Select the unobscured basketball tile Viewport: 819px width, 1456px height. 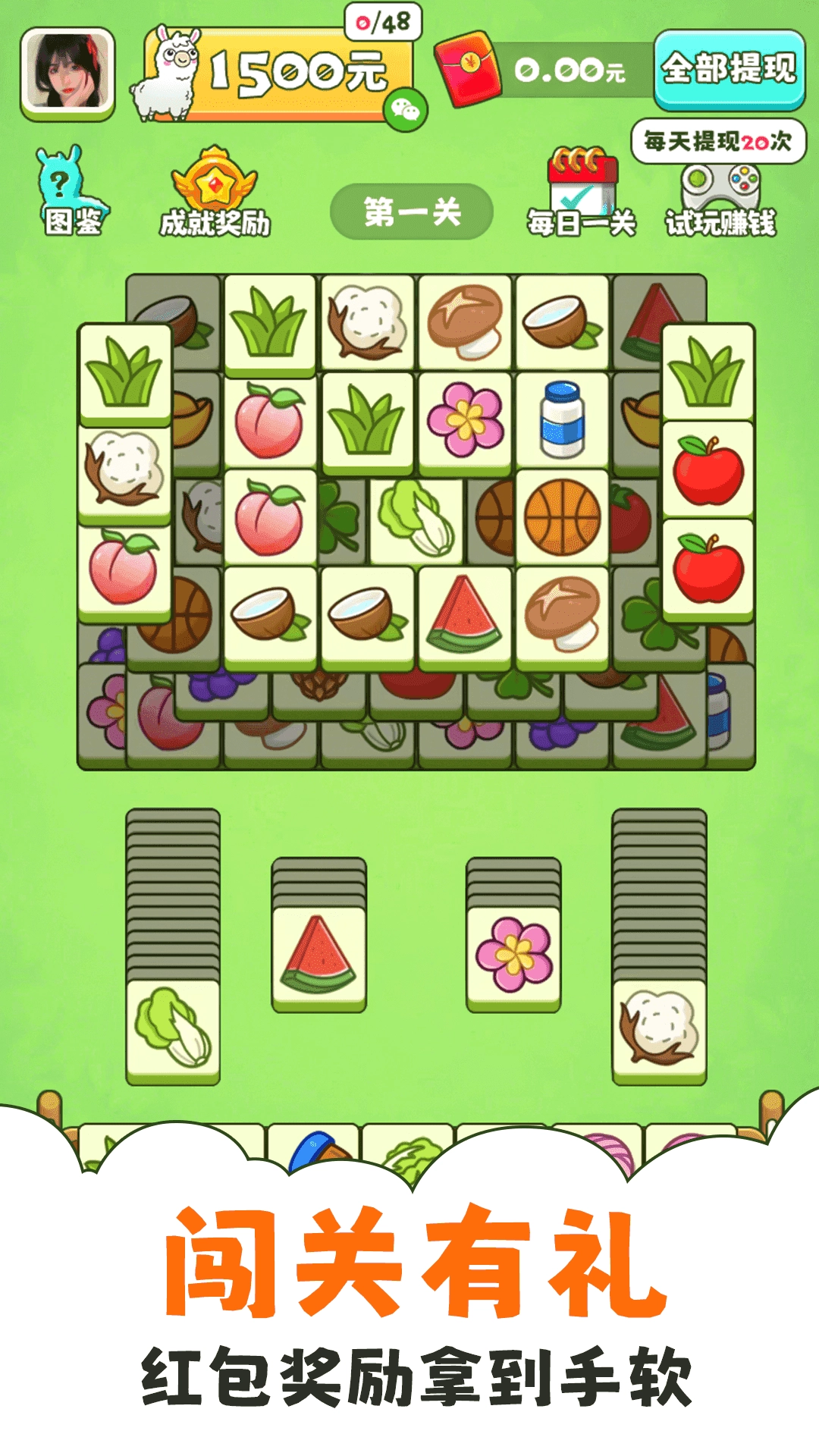[x=562, y=517]
